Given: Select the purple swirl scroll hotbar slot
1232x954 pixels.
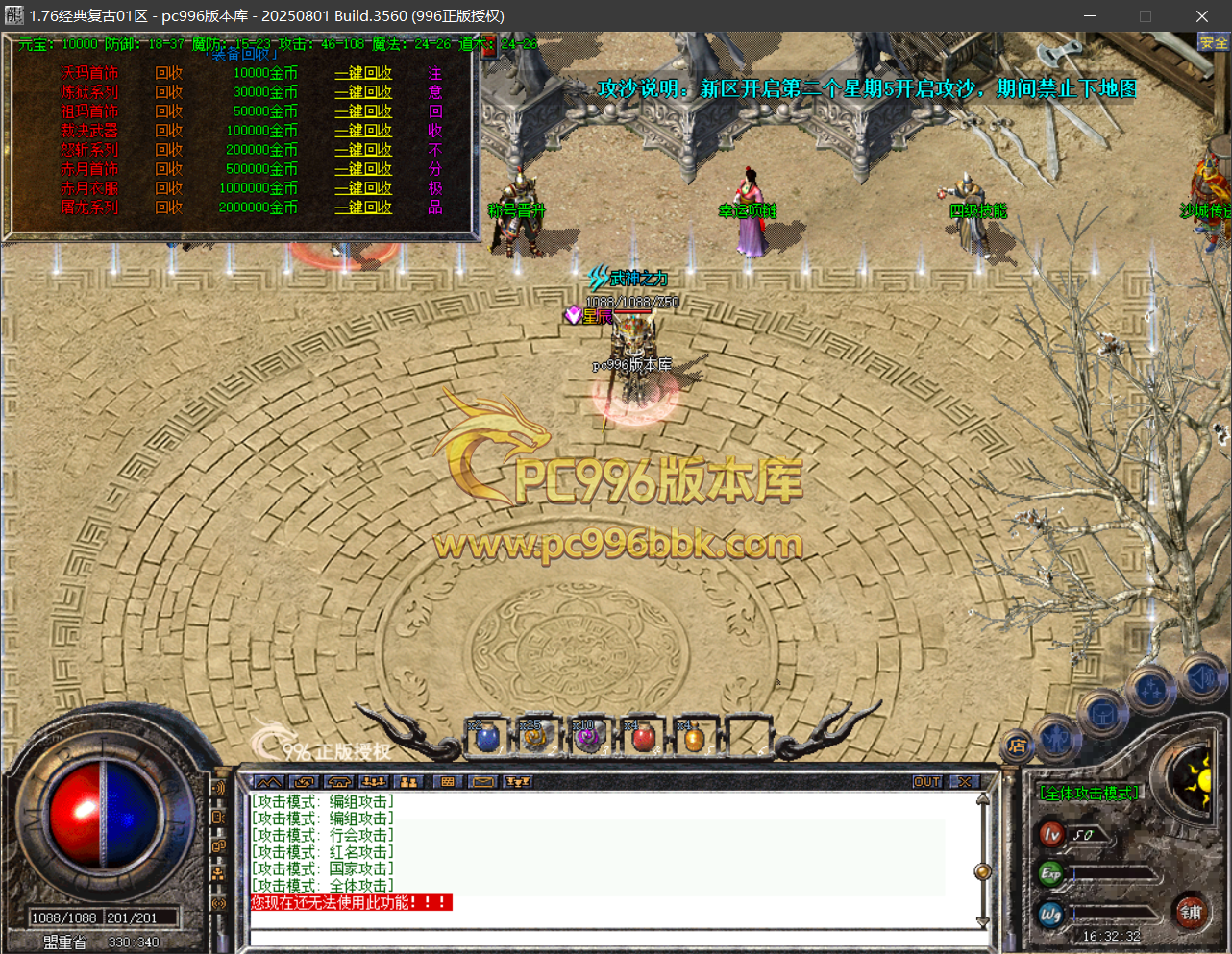Looking at the screenshot, I should click(586, 738).
